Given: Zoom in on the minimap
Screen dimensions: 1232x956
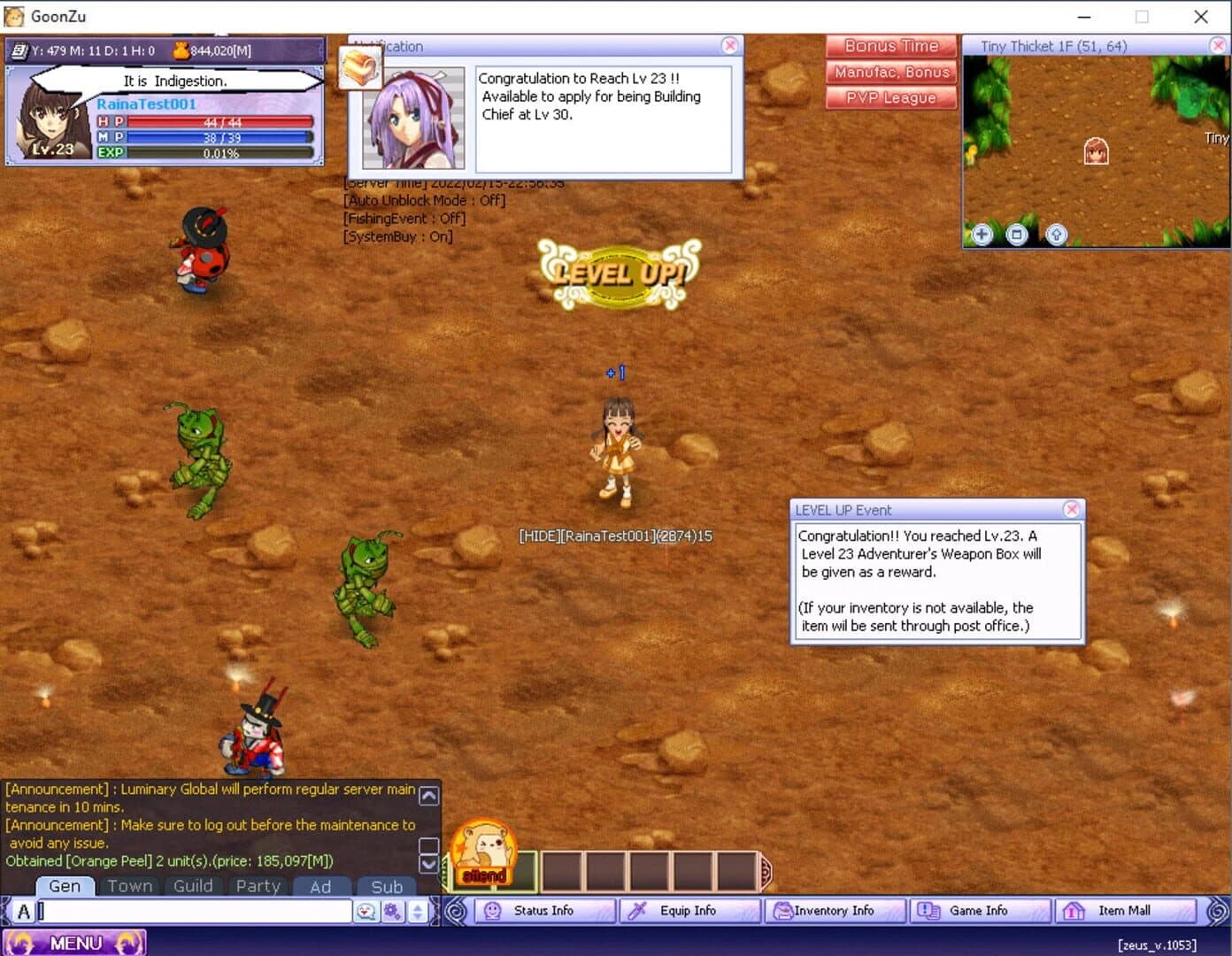Looking at the screenshot, I should [x=982, y=235].
